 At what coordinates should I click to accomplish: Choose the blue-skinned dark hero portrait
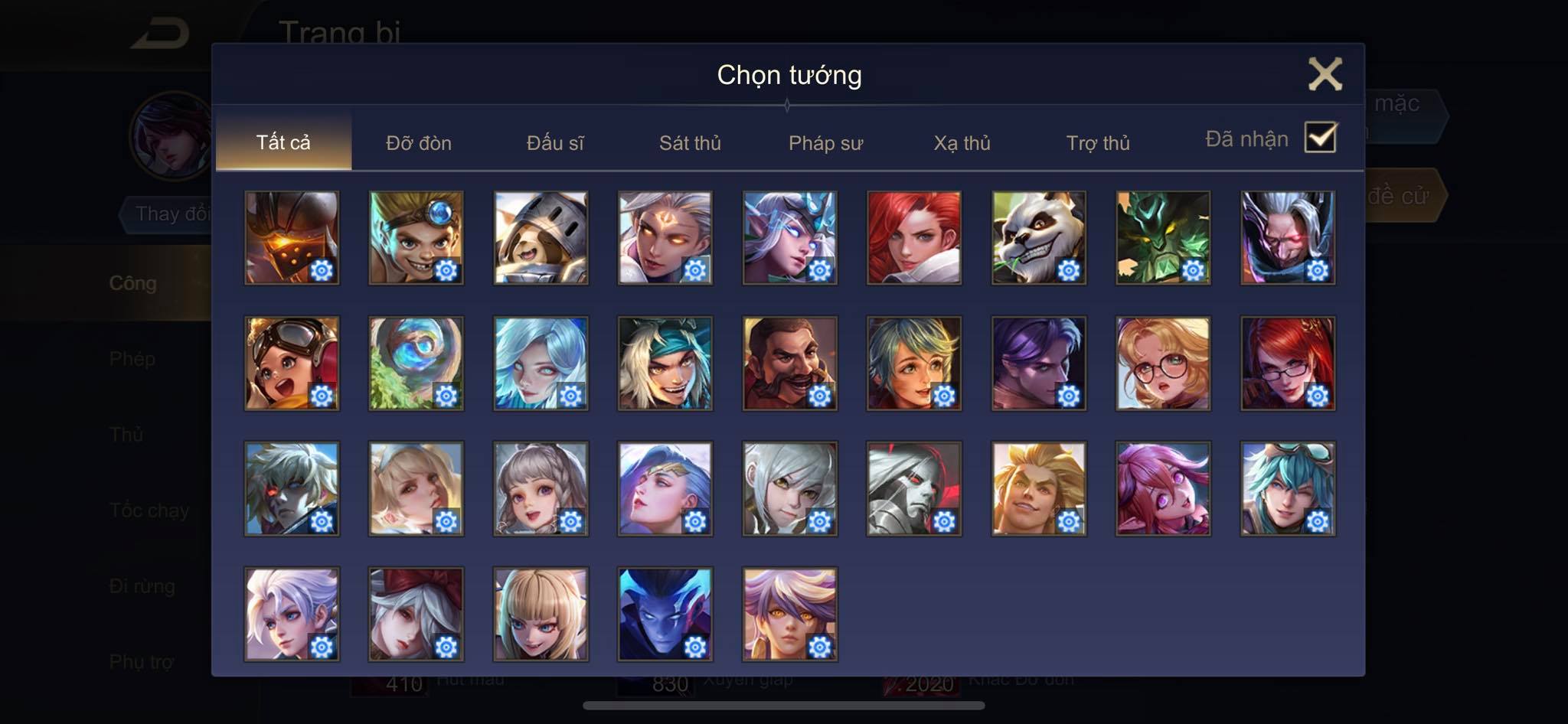pos(665,615)
